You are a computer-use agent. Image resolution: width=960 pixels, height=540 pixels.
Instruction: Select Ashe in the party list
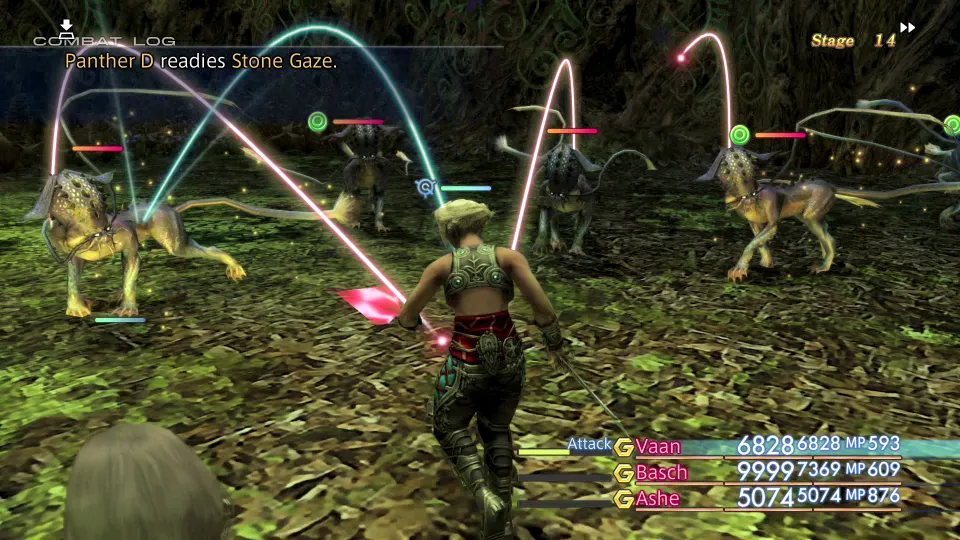click(657, 498)
